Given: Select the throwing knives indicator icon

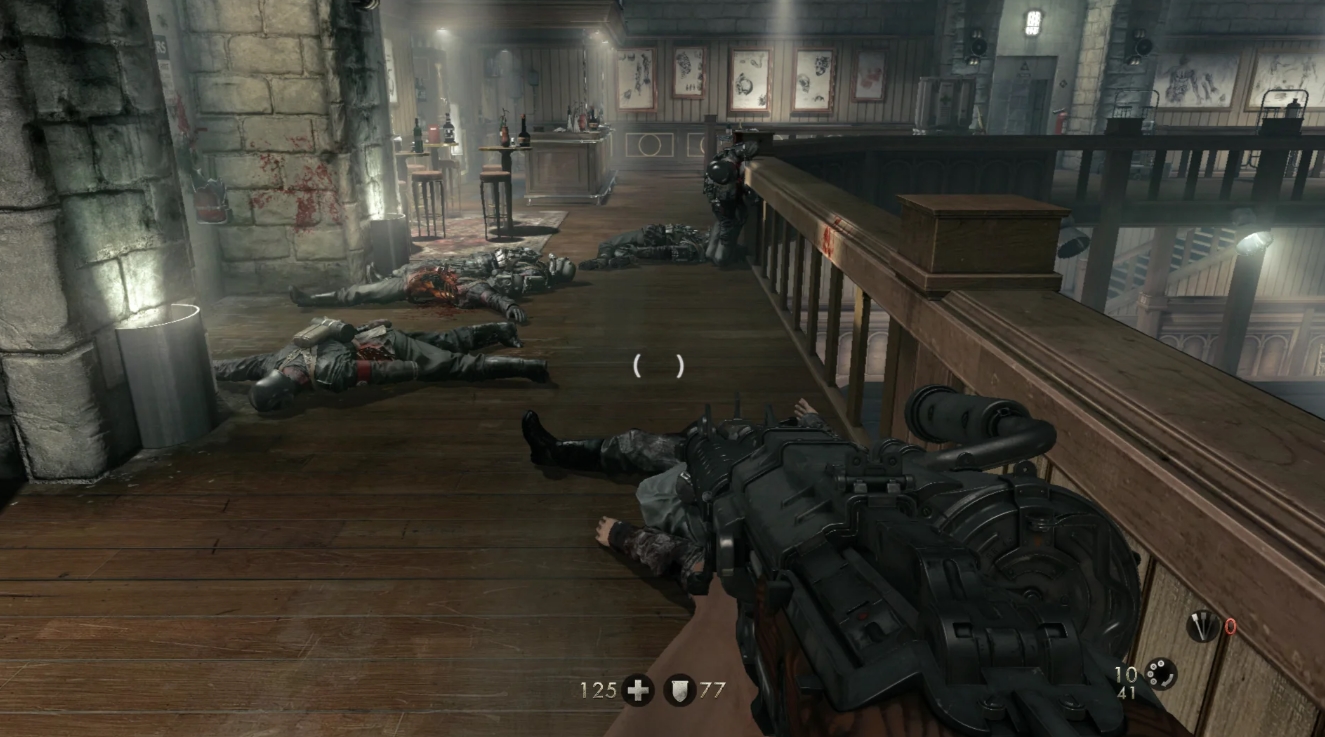Looking at the screenshot, I should point(1203,626).
